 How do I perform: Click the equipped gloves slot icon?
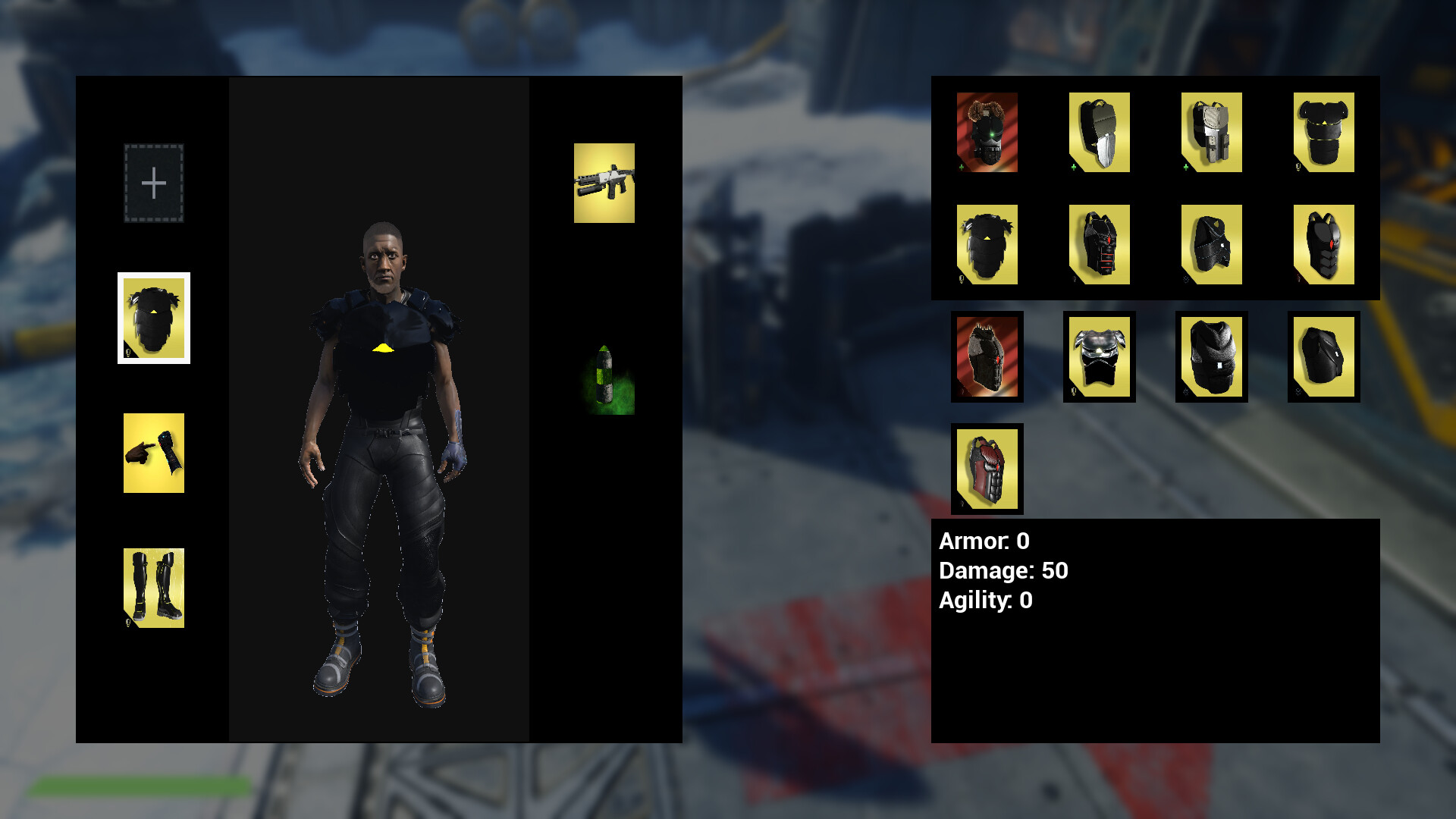154,453
